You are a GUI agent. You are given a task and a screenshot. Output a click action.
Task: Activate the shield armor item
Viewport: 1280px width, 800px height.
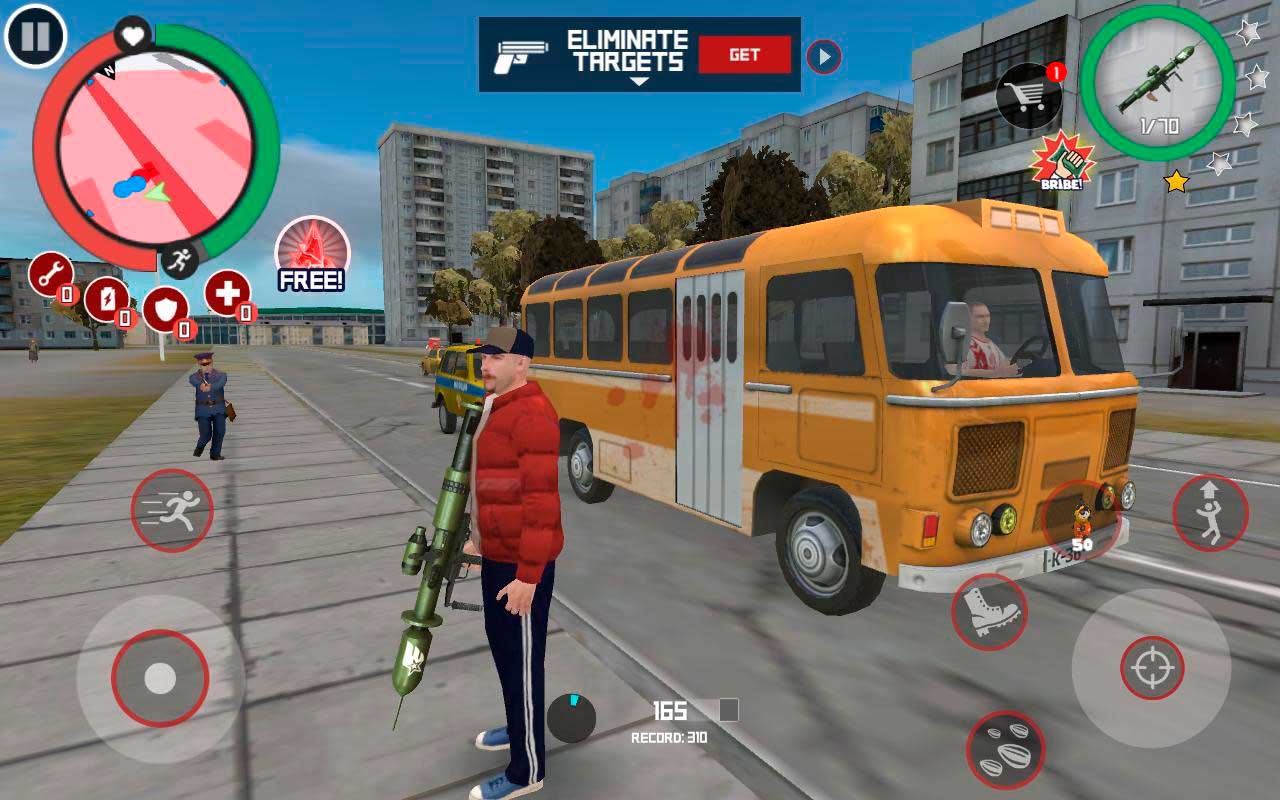pyautogui.click(x=165, y=309)
